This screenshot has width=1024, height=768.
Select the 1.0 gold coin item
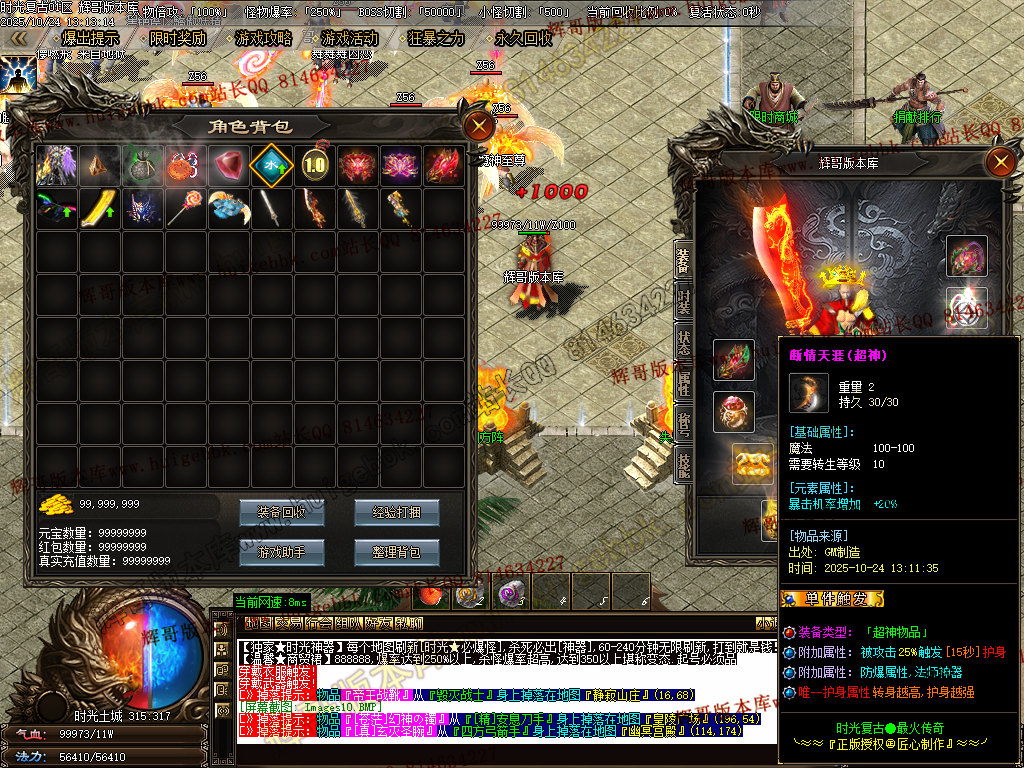(314, 165)
